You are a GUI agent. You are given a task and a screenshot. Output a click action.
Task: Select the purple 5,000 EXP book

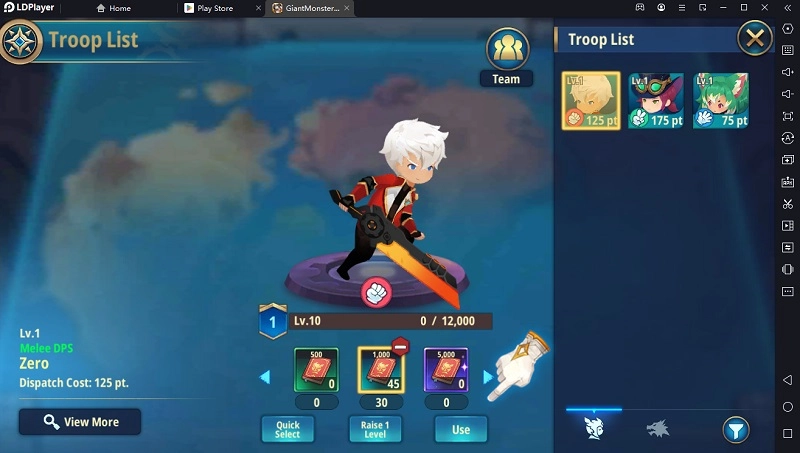click(x=446, y=370)
